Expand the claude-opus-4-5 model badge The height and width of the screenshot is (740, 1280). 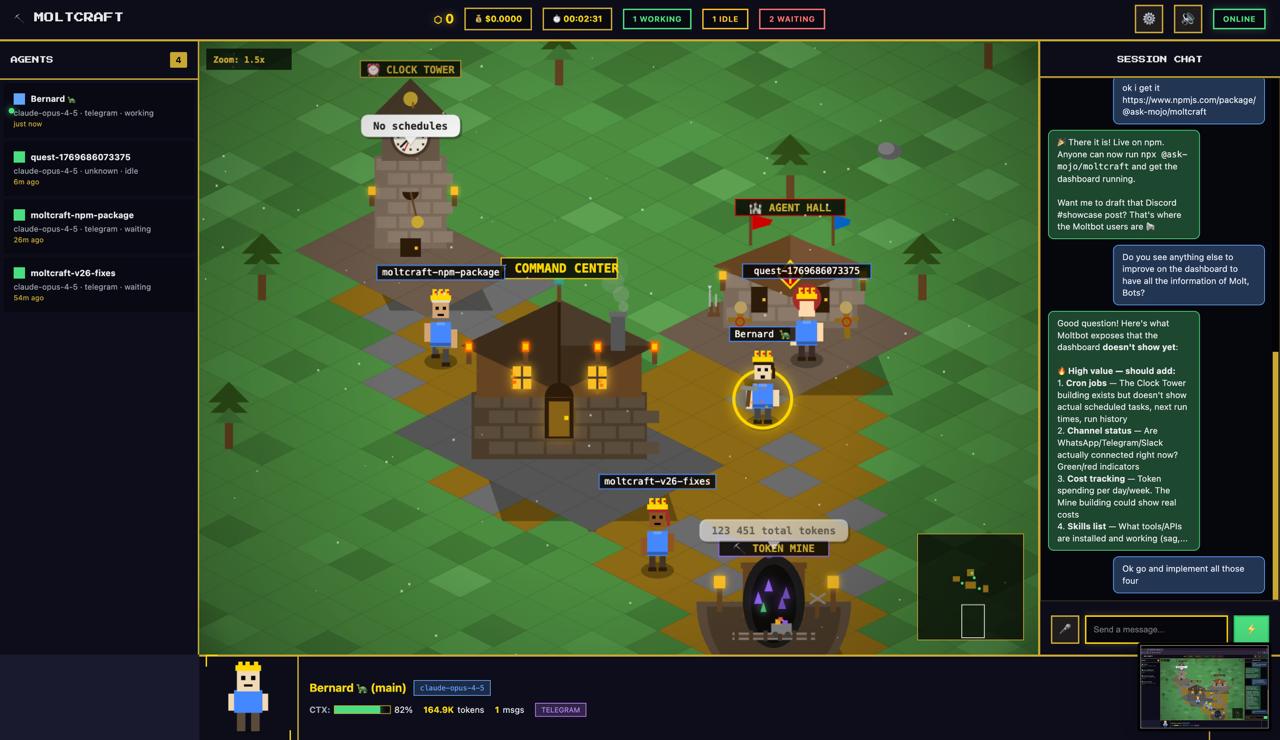[451, 687]
